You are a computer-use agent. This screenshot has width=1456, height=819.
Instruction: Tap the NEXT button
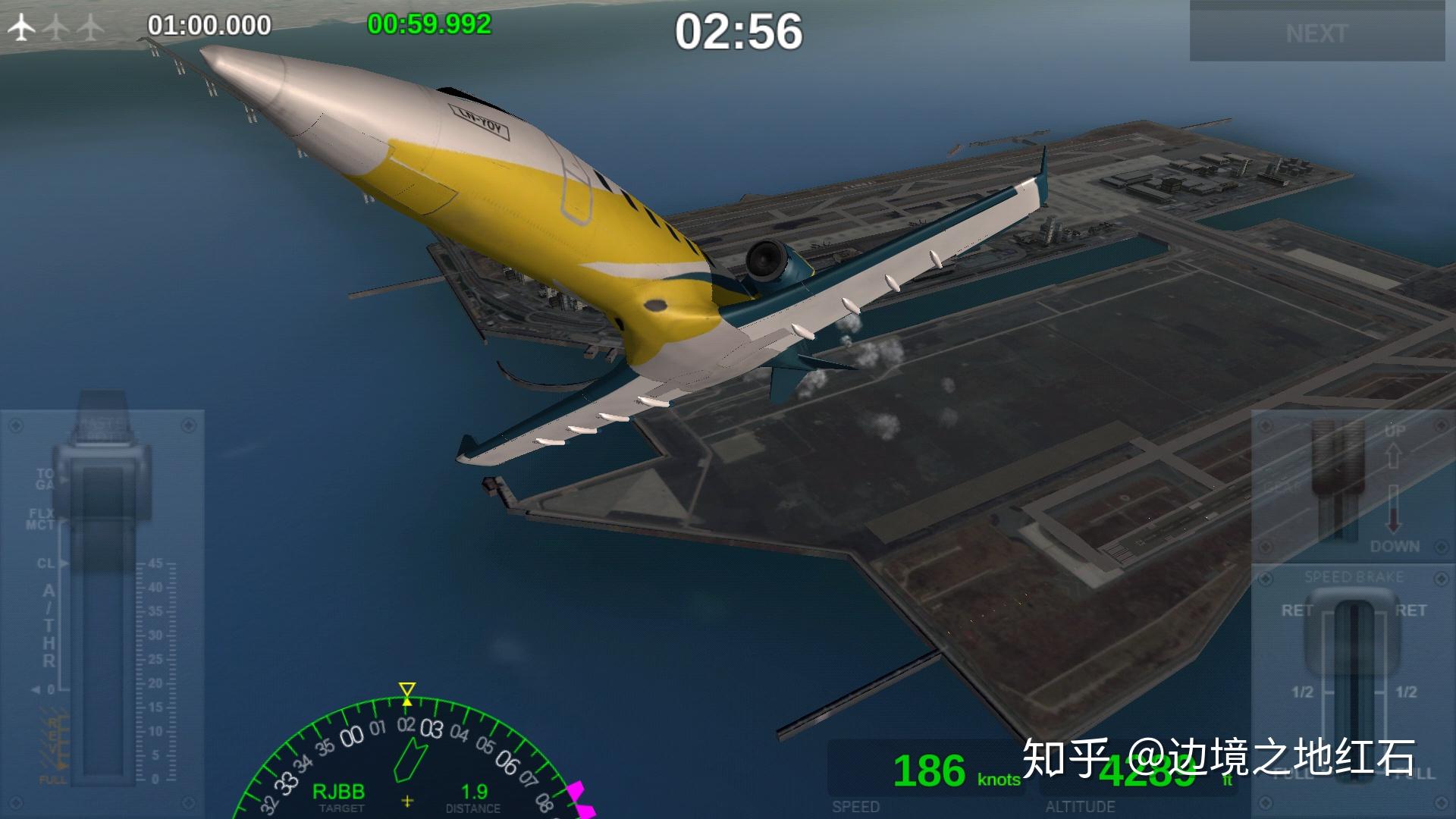click(1316, 33)
